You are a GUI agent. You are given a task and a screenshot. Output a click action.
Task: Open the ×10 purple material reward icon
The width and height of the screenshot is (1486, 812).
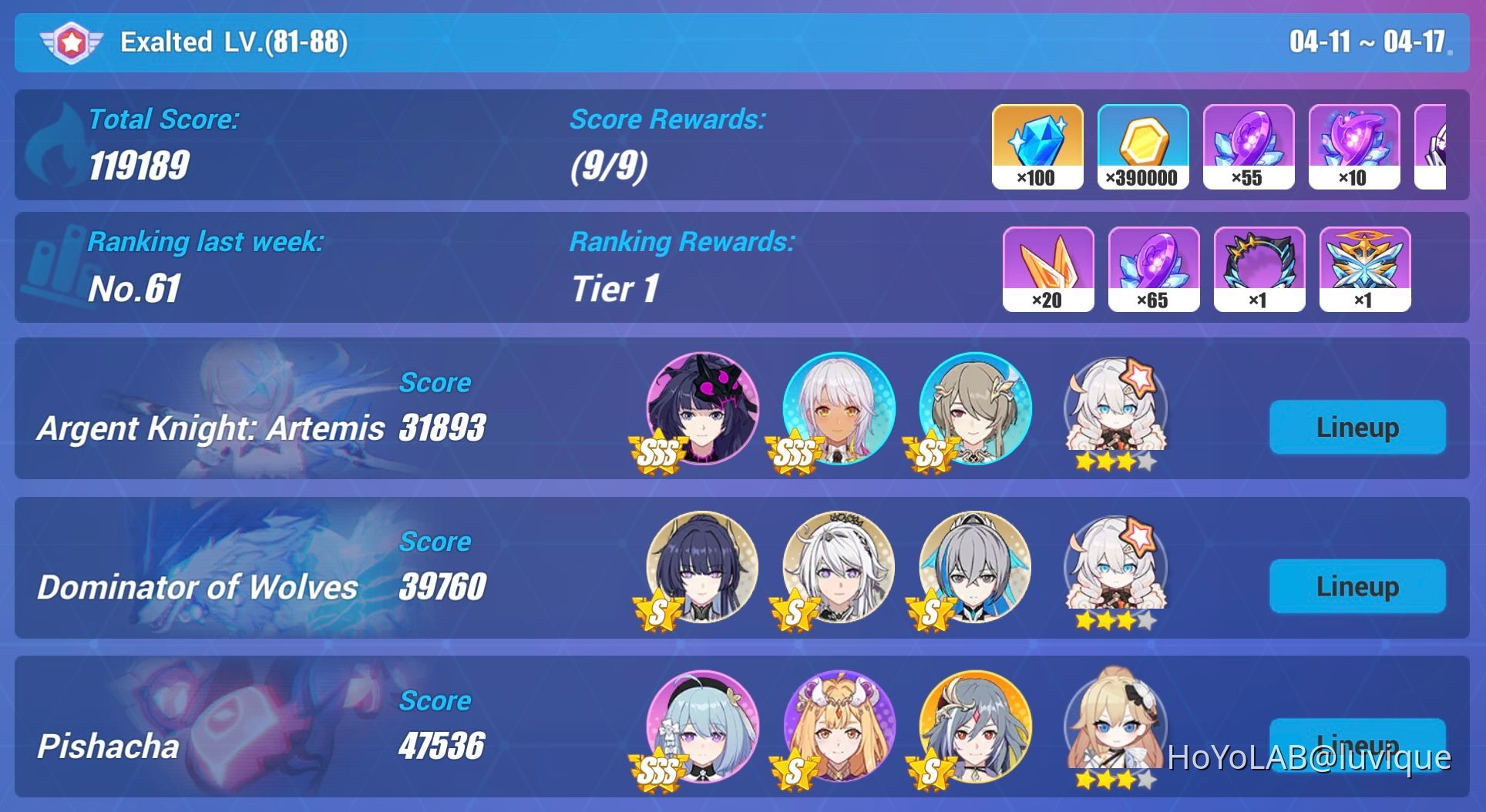(x=1355, y=146)
